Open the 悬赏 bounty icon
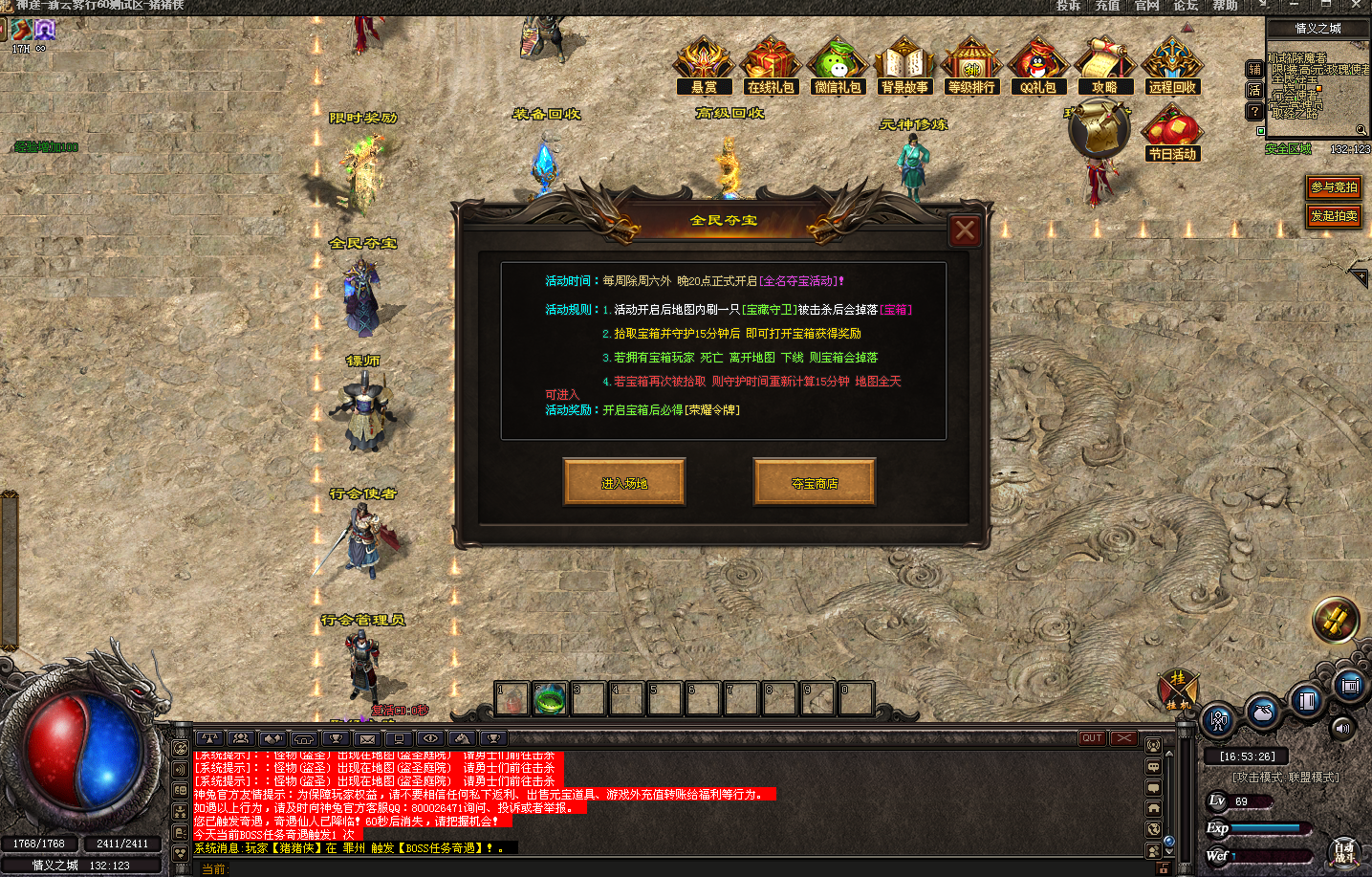The height and width of the screenshot is (877, 1372). pos(704,65)
